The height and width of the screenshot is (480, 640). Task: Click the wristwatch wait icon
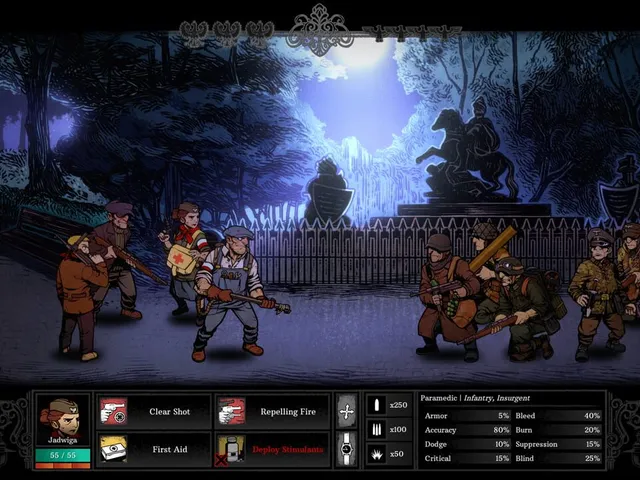click(347, 449)
